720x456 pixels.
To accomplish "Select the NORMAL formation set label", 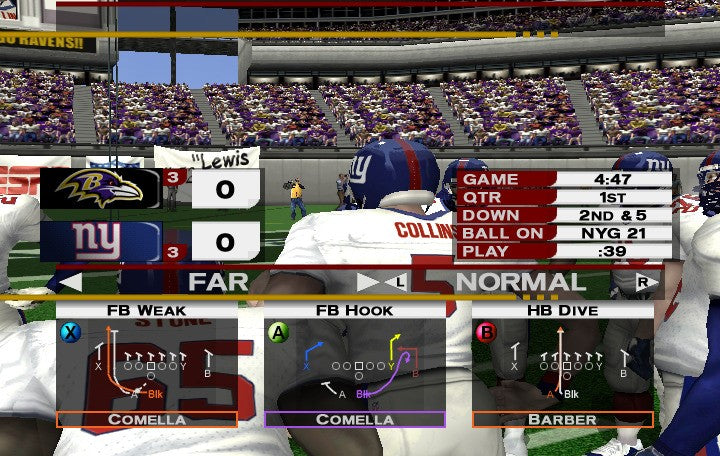I will tap(521, 282).
